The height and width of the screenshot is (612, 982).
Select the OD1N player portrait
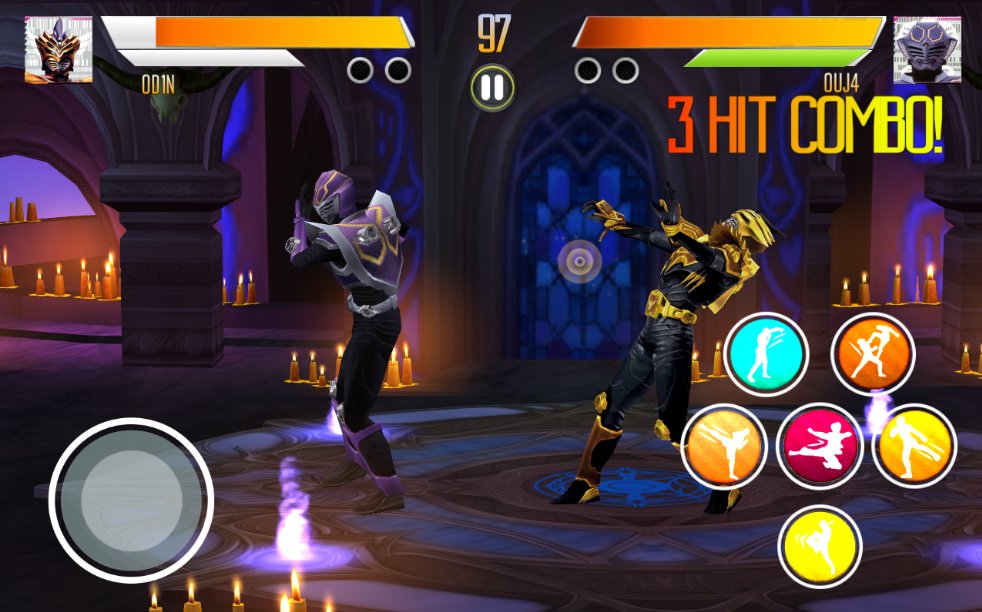click(58, 49)
